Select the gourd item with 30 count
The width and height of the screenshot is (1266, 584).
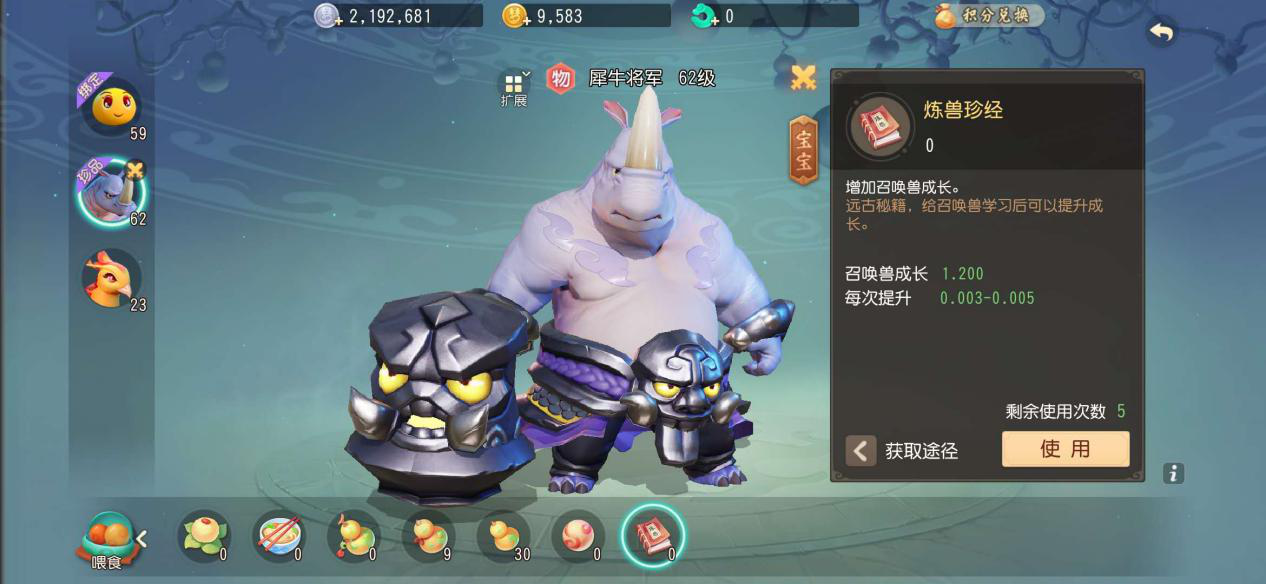(503, 536)
